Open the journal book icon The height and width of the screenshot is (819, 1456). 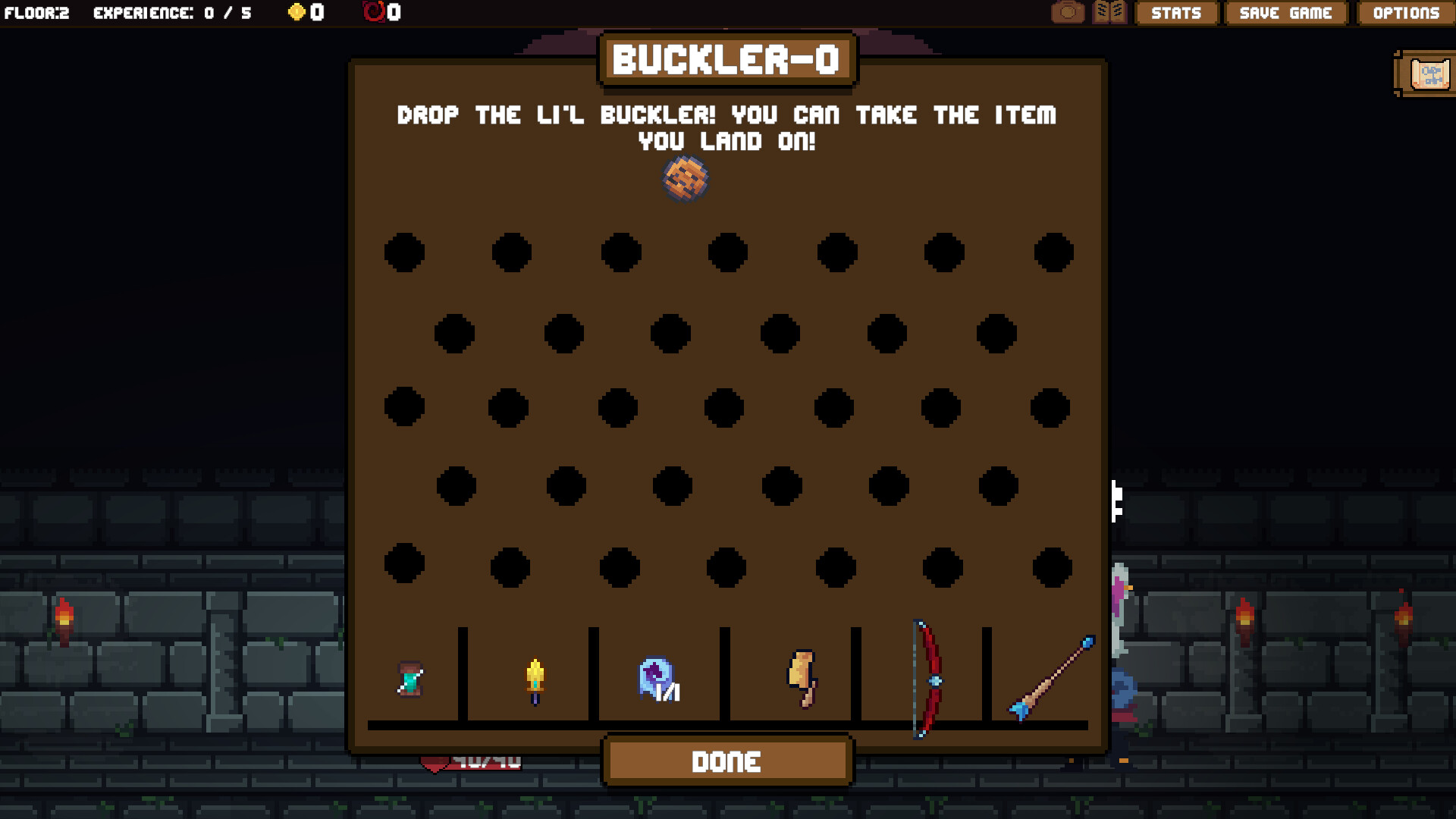click(x=1109, y=12)
